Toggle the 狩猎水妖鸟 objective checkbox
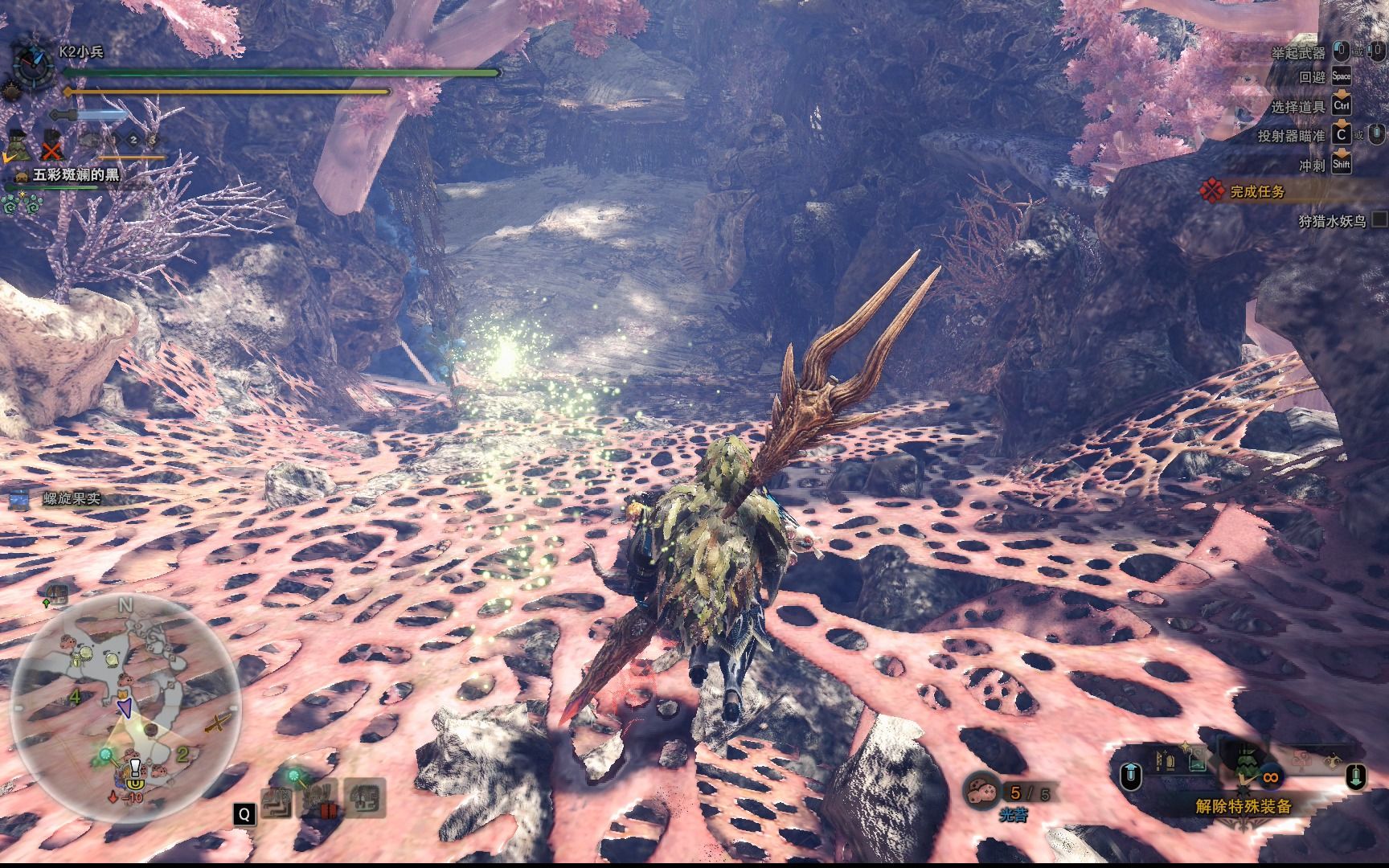The width and height of the screenshot is (1389, 868). [1379, 219]
